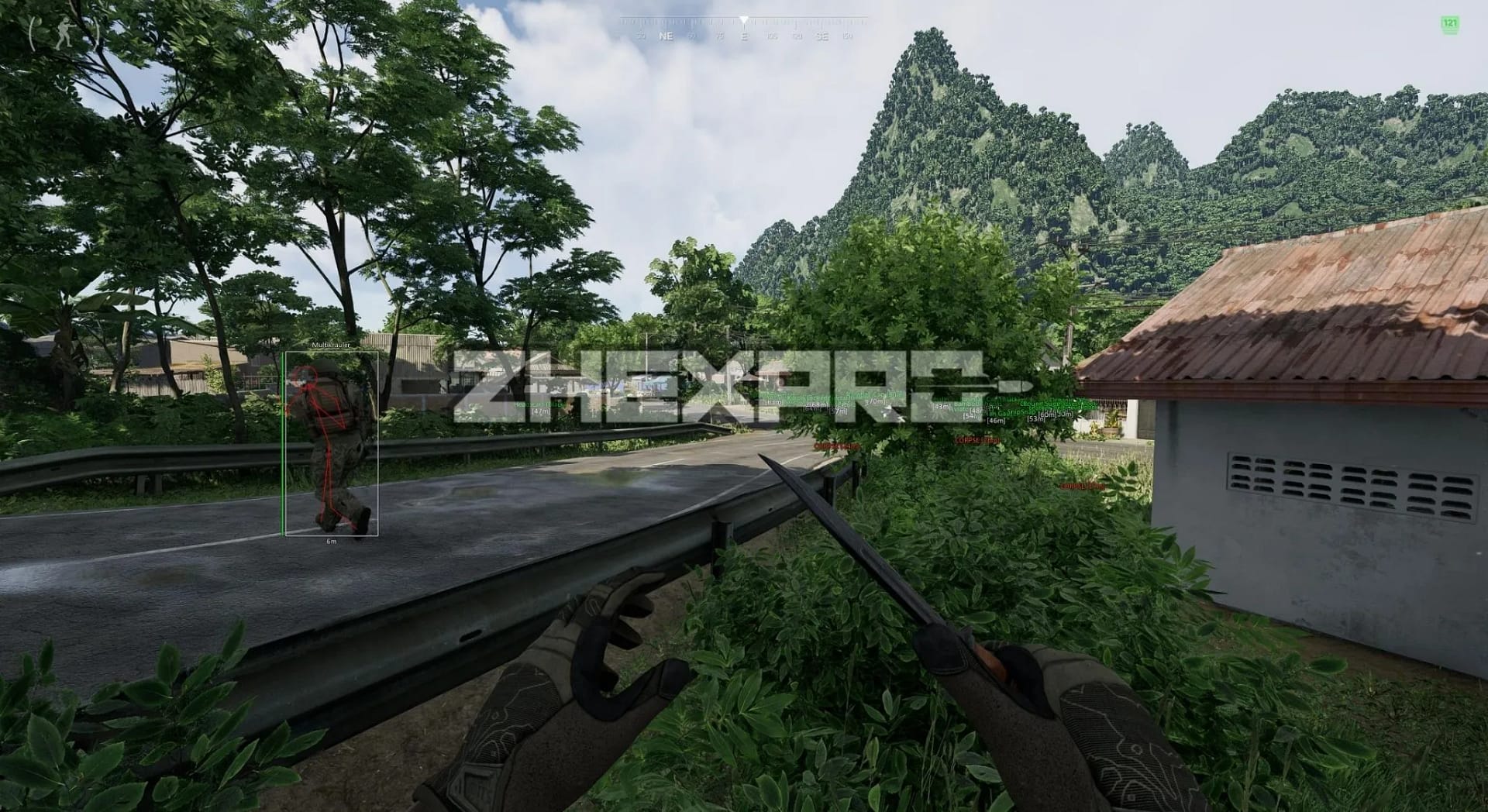This screenshot has width=1488, height=812.
Task: Expand the corpse label beside the white building
Action: click(976, 440)
